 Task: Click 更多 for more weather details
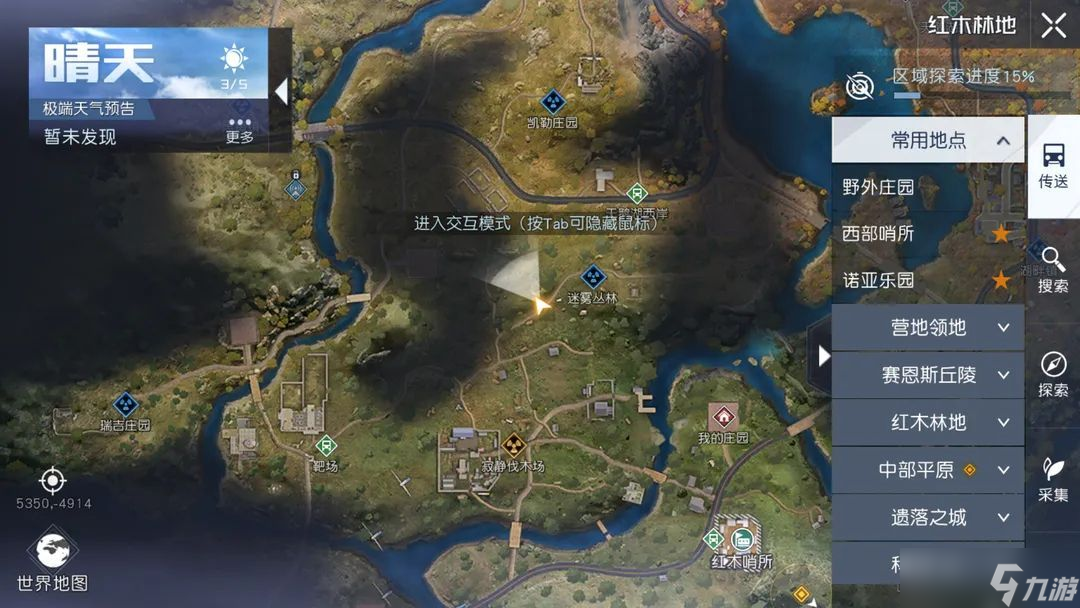240,130
